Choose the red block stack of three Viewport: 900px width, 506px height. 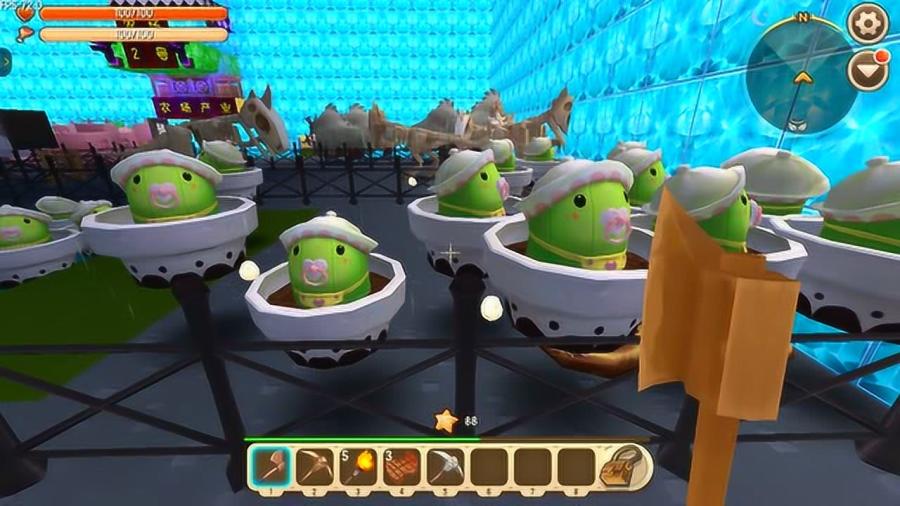[402, 466]
